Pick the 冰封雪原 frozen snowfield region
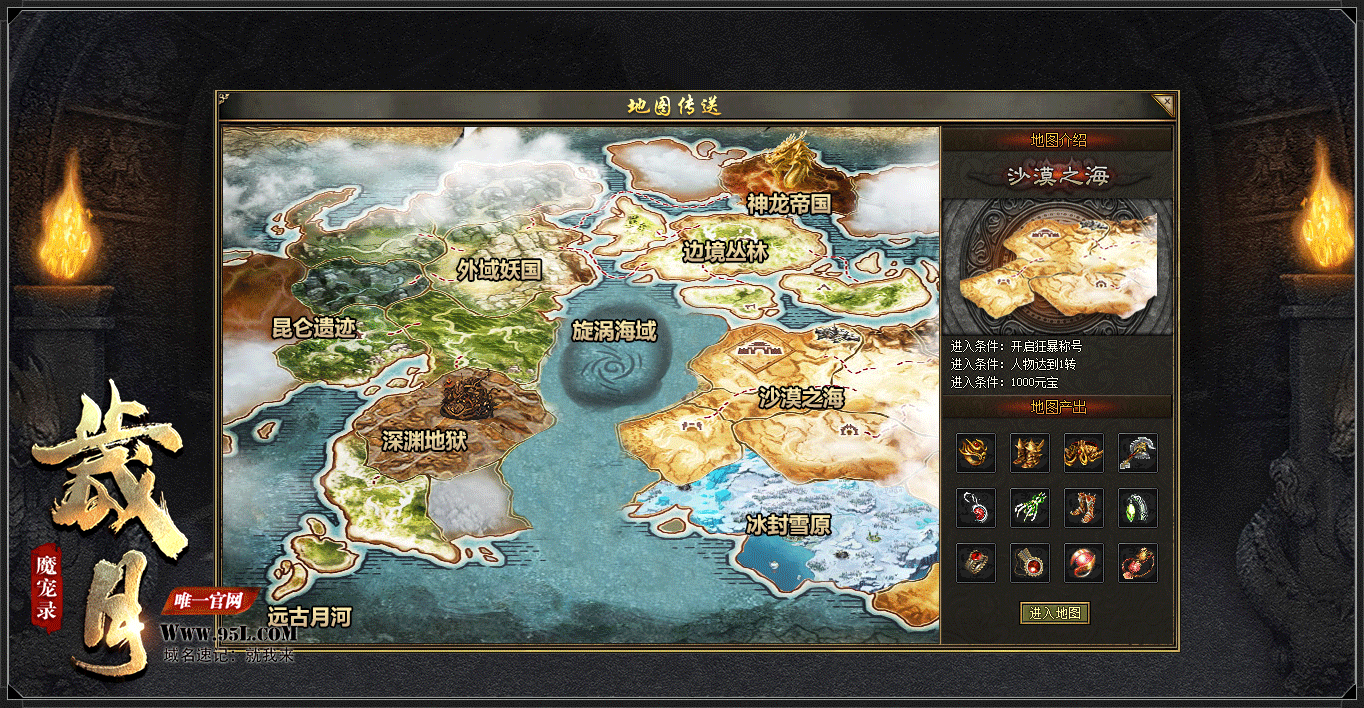 788,524
